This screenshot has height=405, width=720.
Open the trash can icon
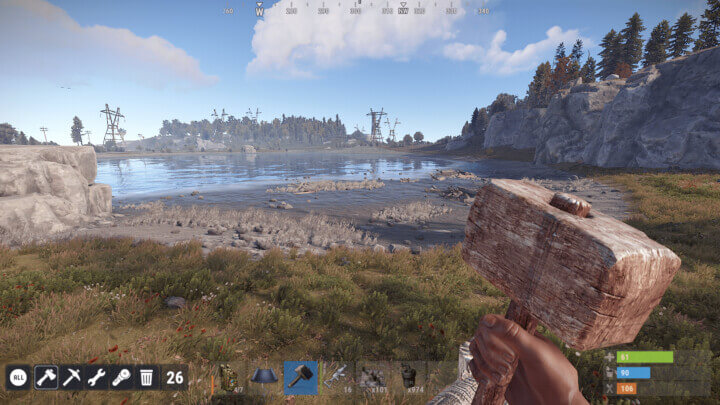point(146,377)
